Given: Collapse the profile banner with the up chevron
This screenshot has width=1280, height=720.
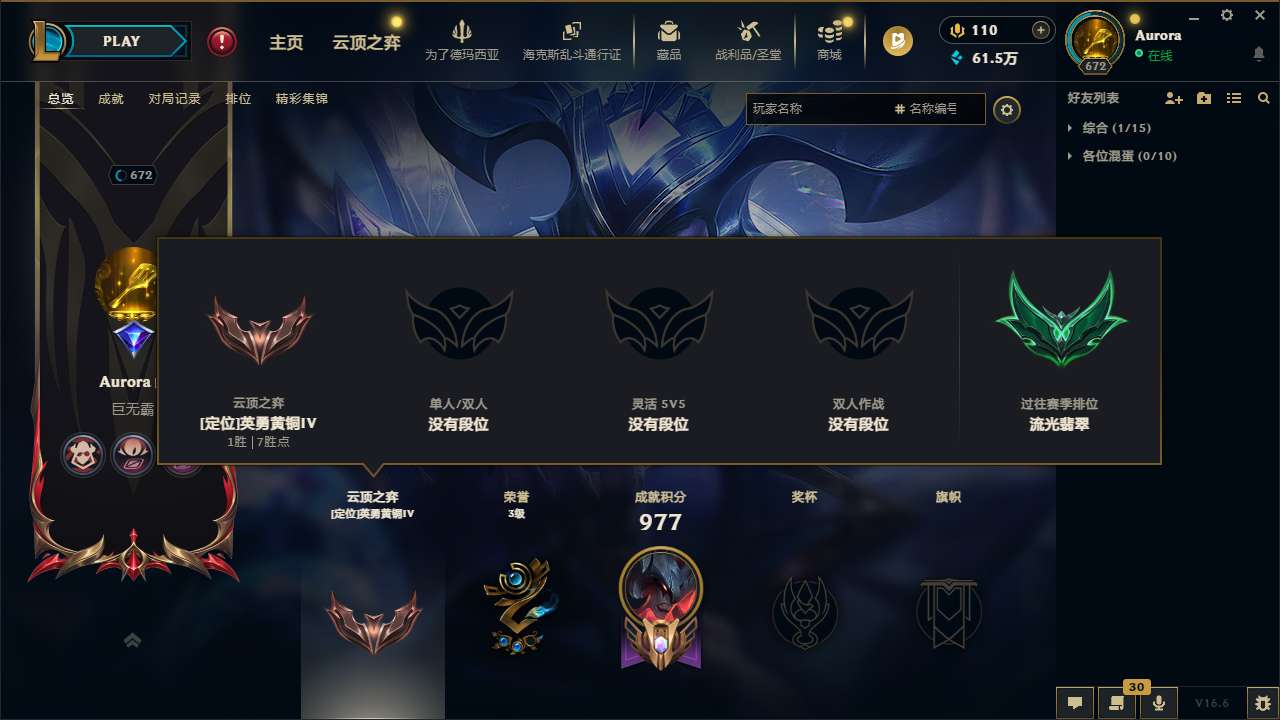Looking at the screenshot, I should click(x=132, y=640).
